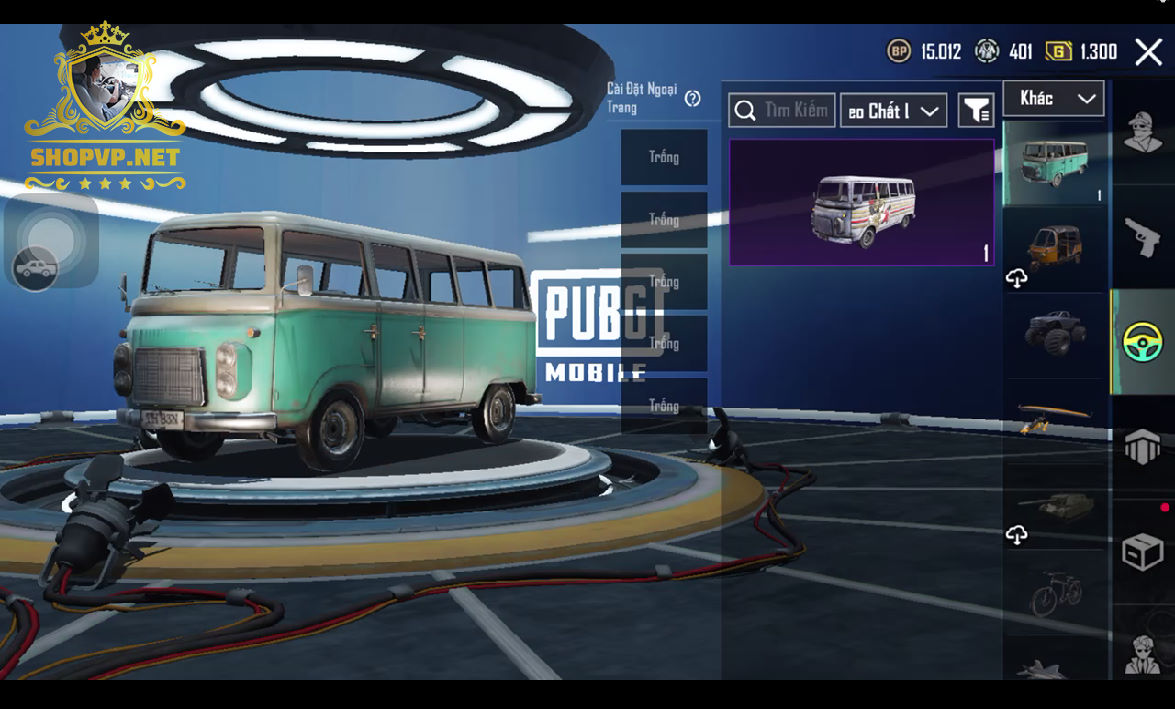Select the steering wheel vehicles tab
Viewport: 1175px width, 709px height.
(1142, 342)
